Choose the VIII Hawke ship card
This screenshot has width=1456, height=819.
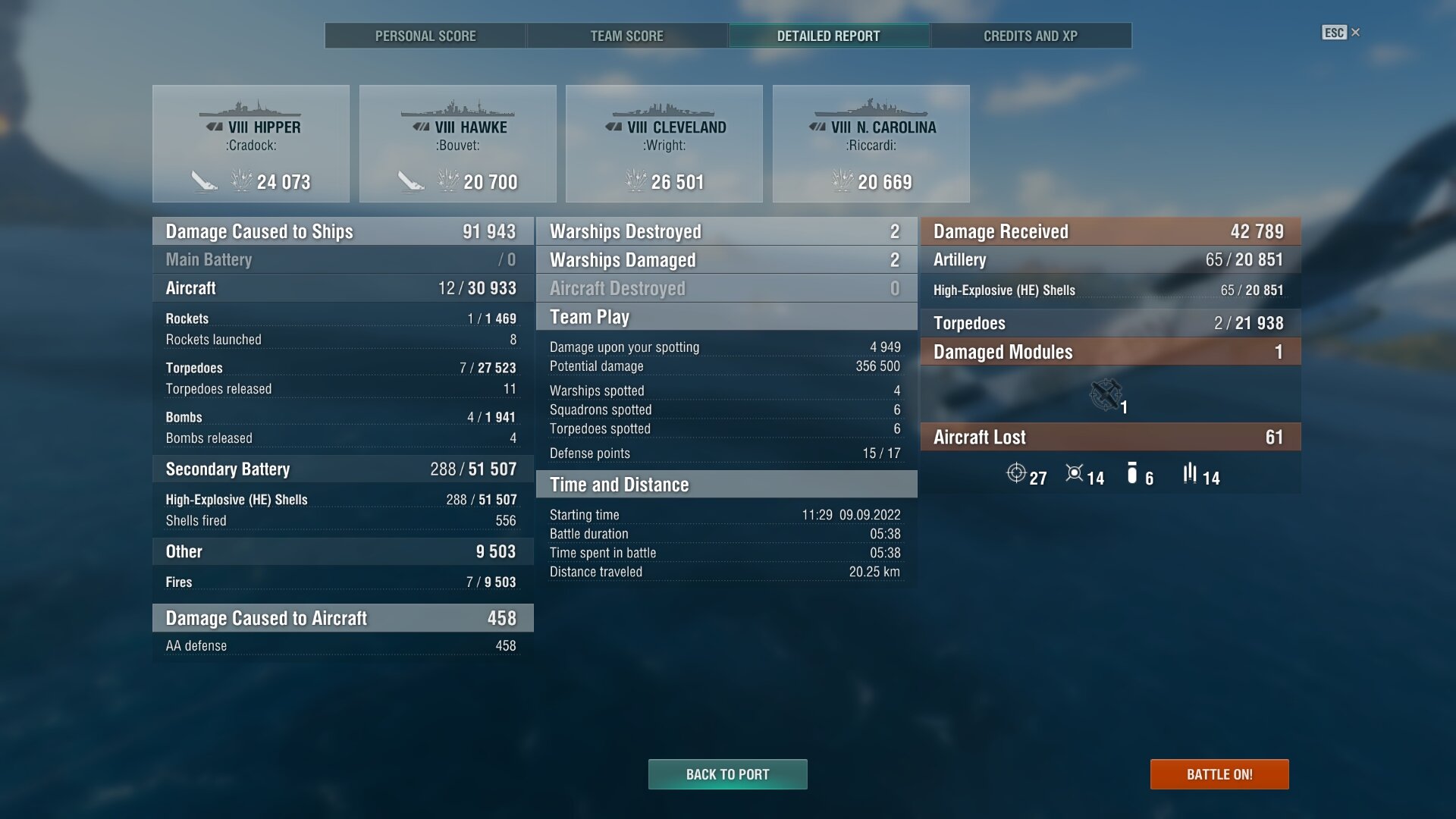[458, 144]
